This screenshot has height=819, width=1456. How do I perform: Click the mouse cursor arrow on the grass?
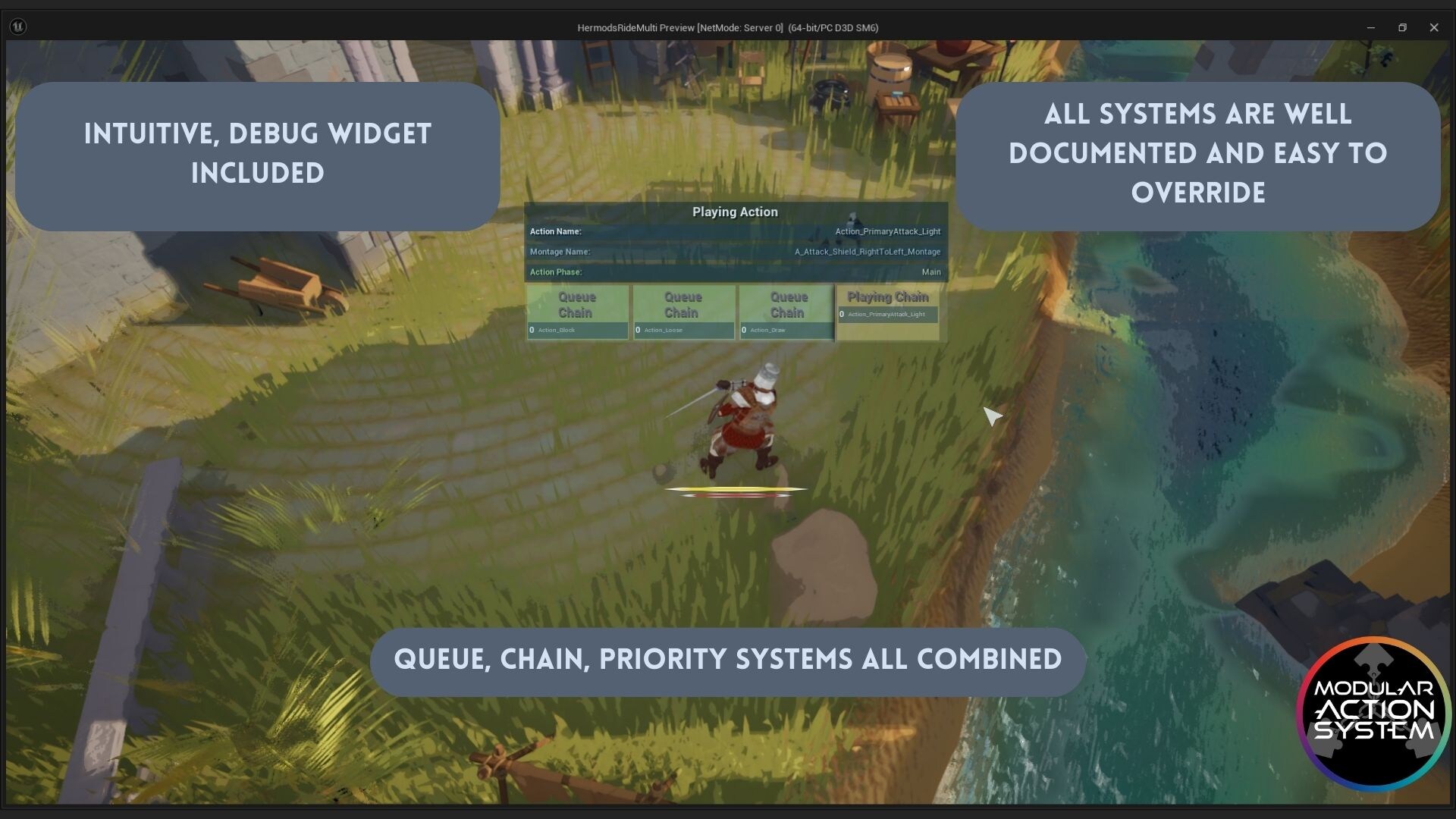pyautogui.click(x=991, y=416)
